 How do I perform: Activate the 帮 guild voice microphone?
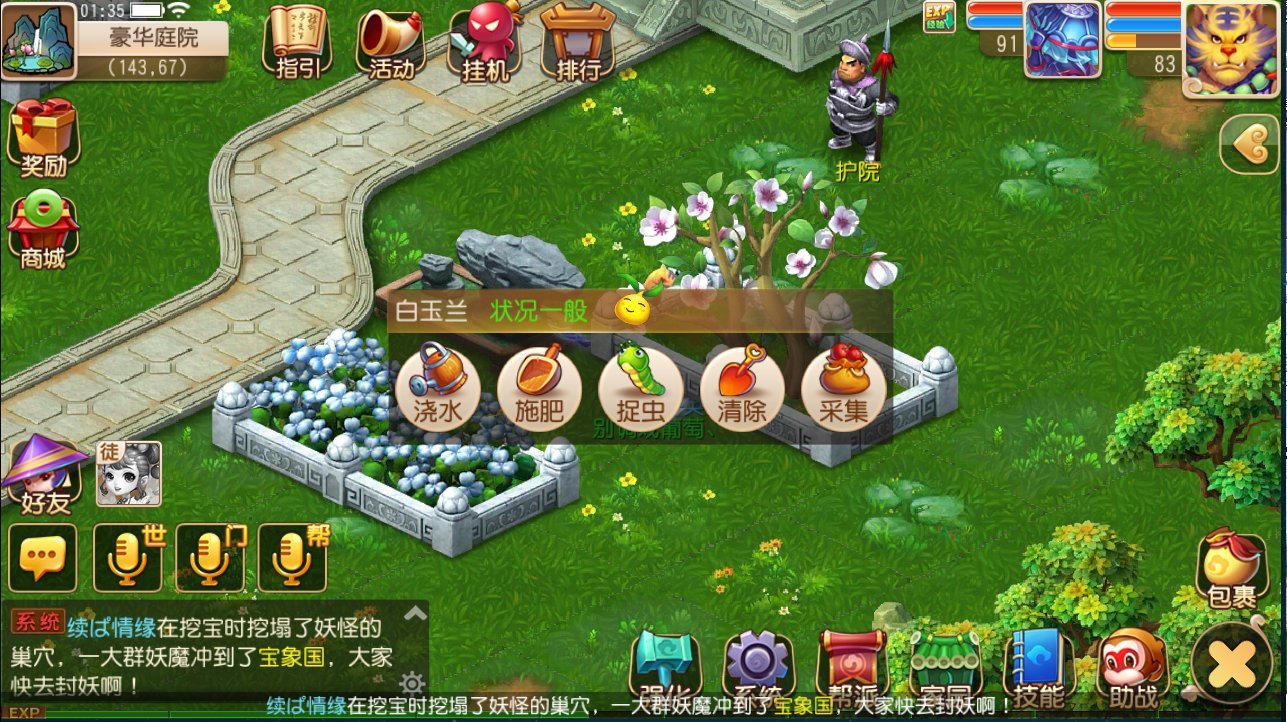coord(292,557)
